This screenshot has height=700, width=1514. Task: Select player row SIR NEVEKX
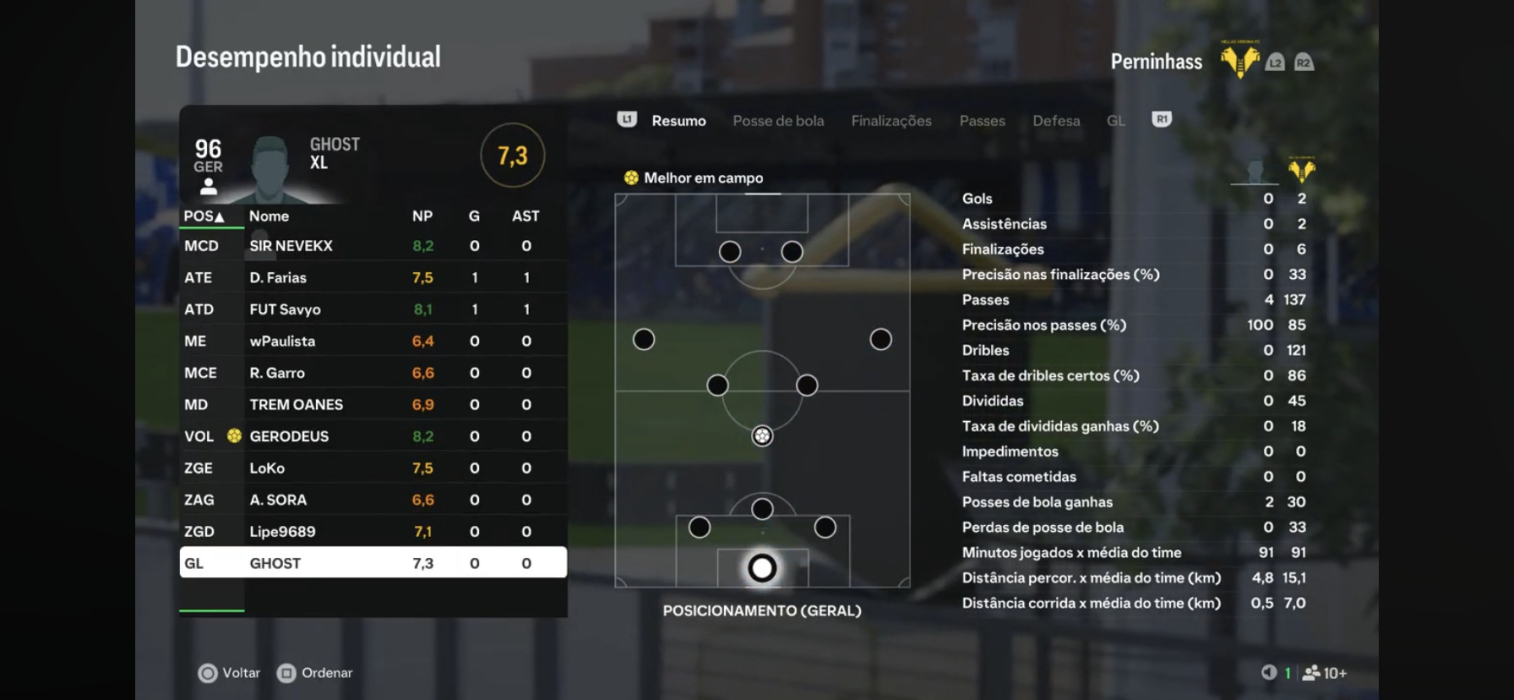coord(372,246)
